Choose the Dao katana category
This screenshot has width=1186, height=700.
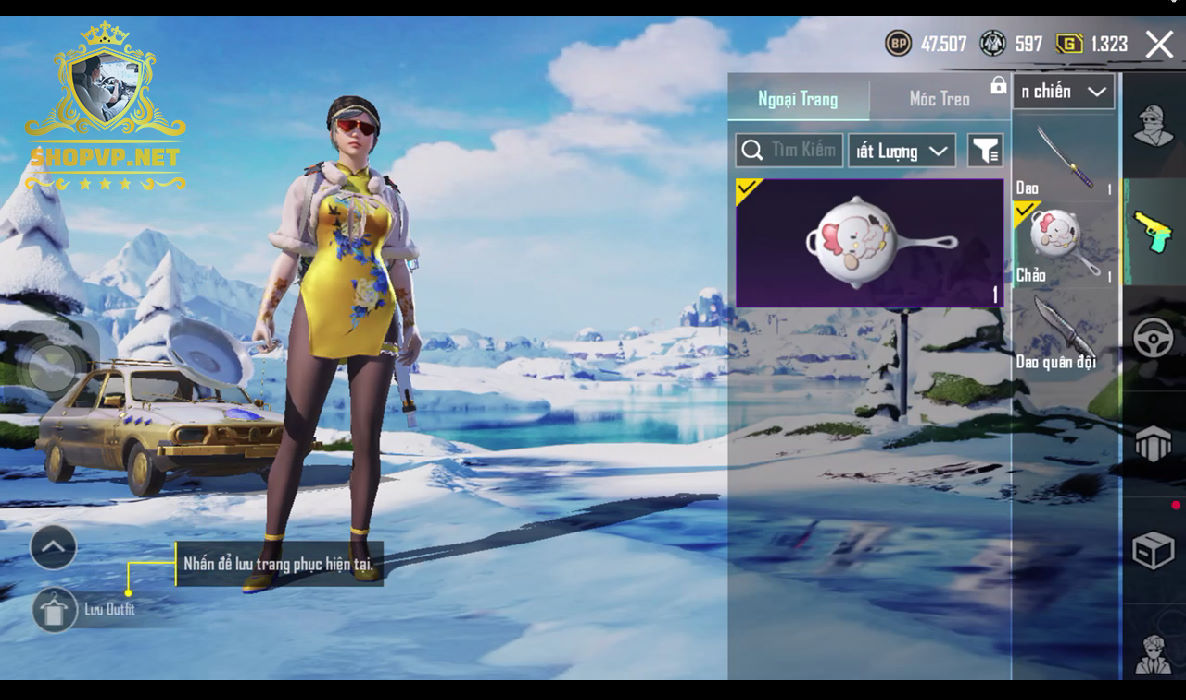pyautogui.click(x=1064, y=158)
